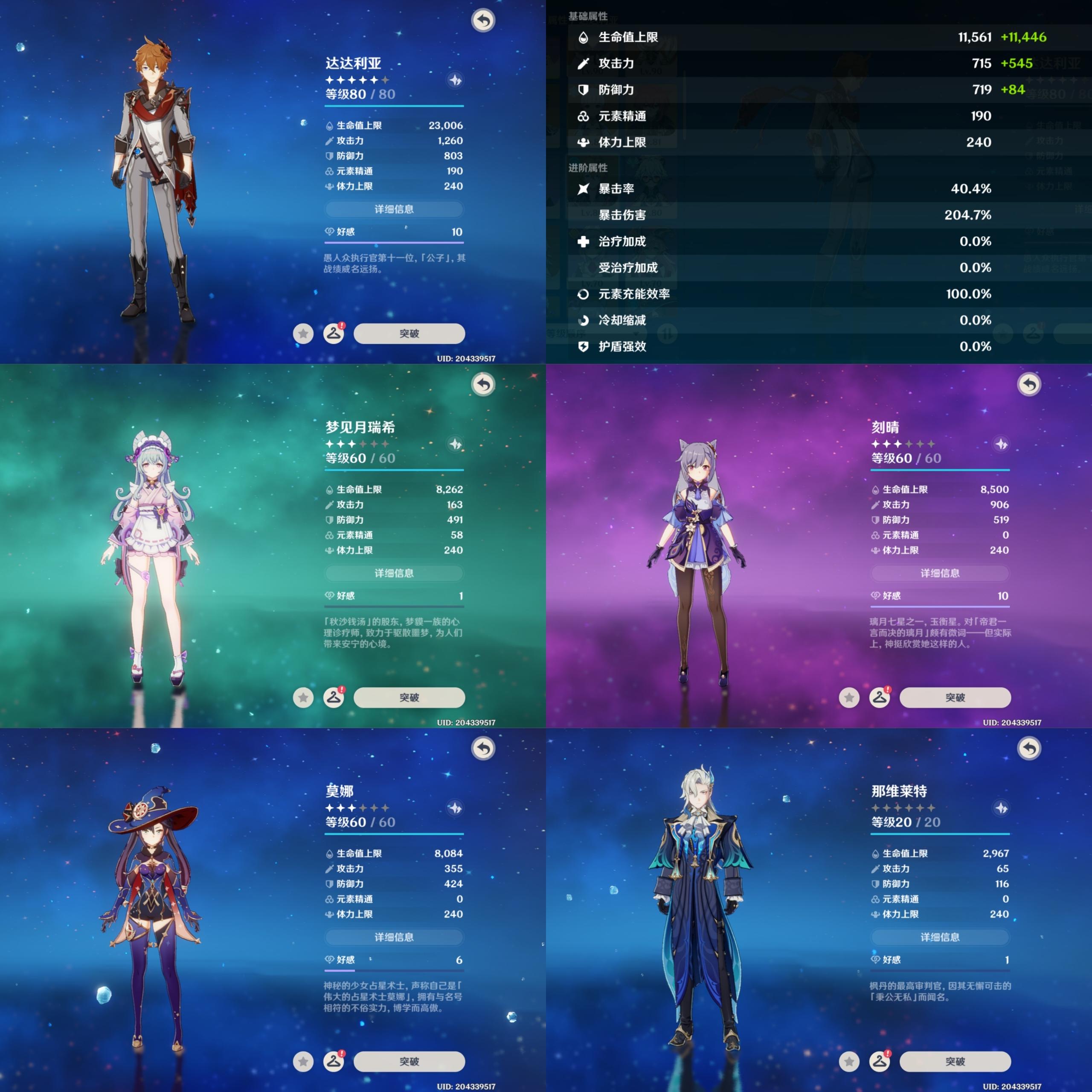Click 突破 ascend button for 刻晴

coord(955,697)
